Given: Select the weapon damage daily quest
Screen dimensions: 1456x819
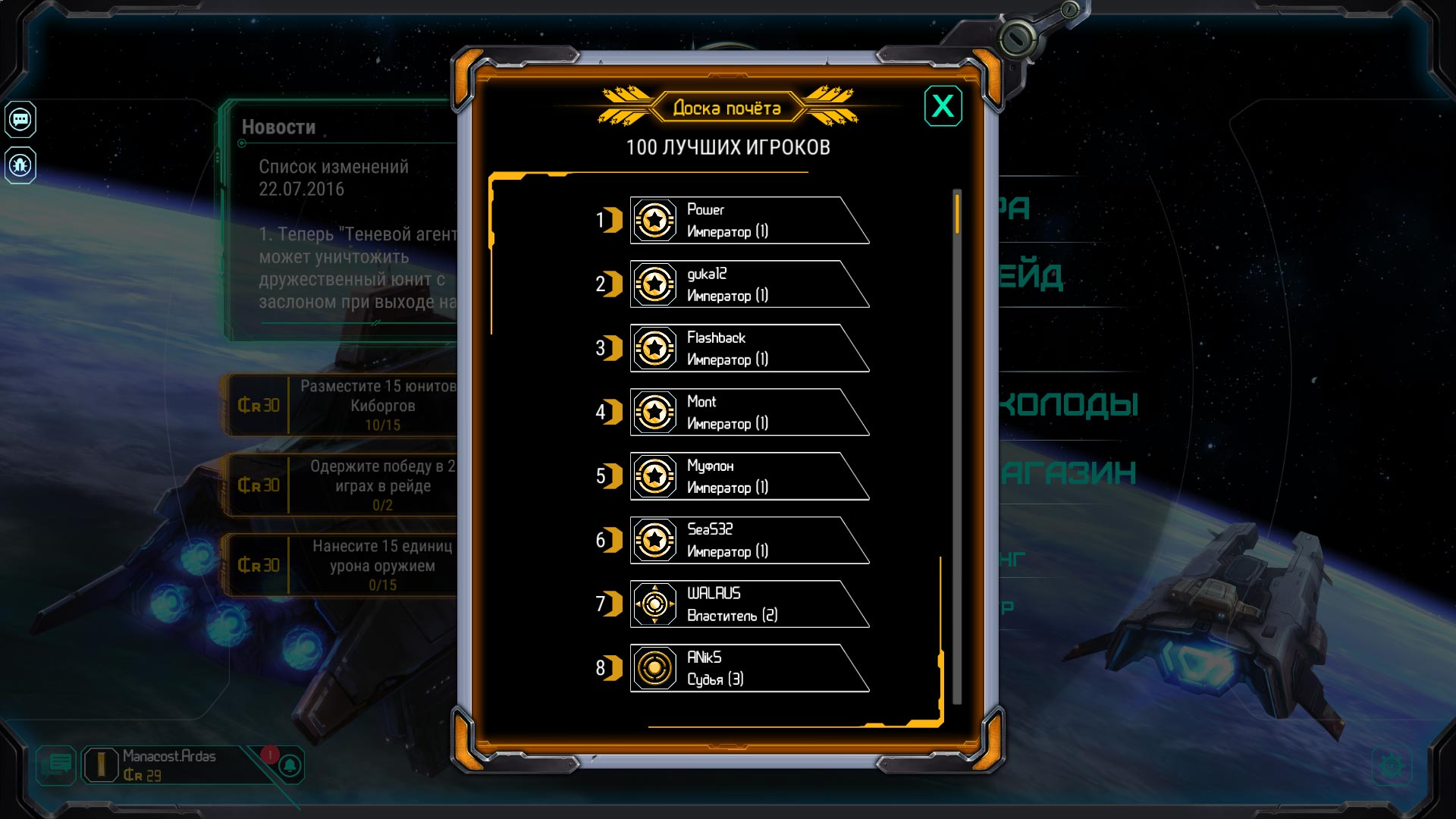Looking at the screenshot, I should click(341, 565).
